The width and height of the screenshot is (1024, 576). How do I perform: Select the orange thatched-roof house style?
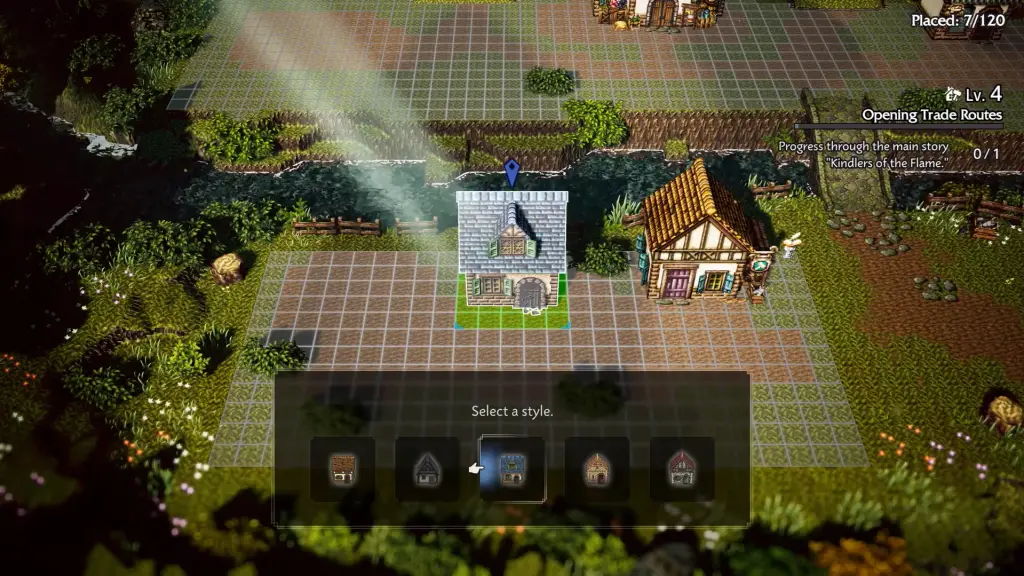click(597, 469)
